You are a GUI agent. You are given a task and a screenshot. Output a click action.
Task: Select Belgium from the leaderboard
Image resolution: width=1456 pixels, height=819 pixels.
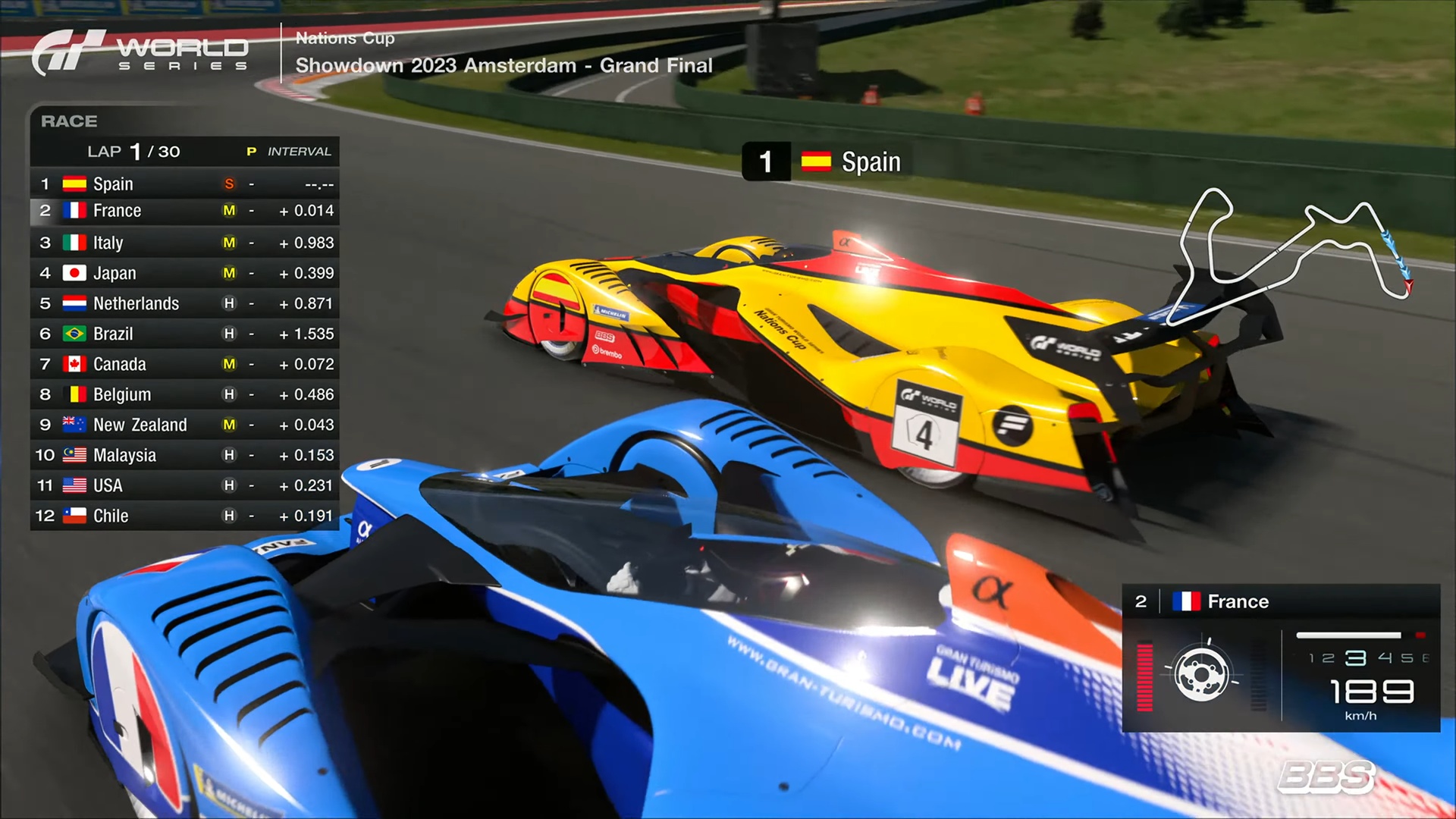point(184,394)
